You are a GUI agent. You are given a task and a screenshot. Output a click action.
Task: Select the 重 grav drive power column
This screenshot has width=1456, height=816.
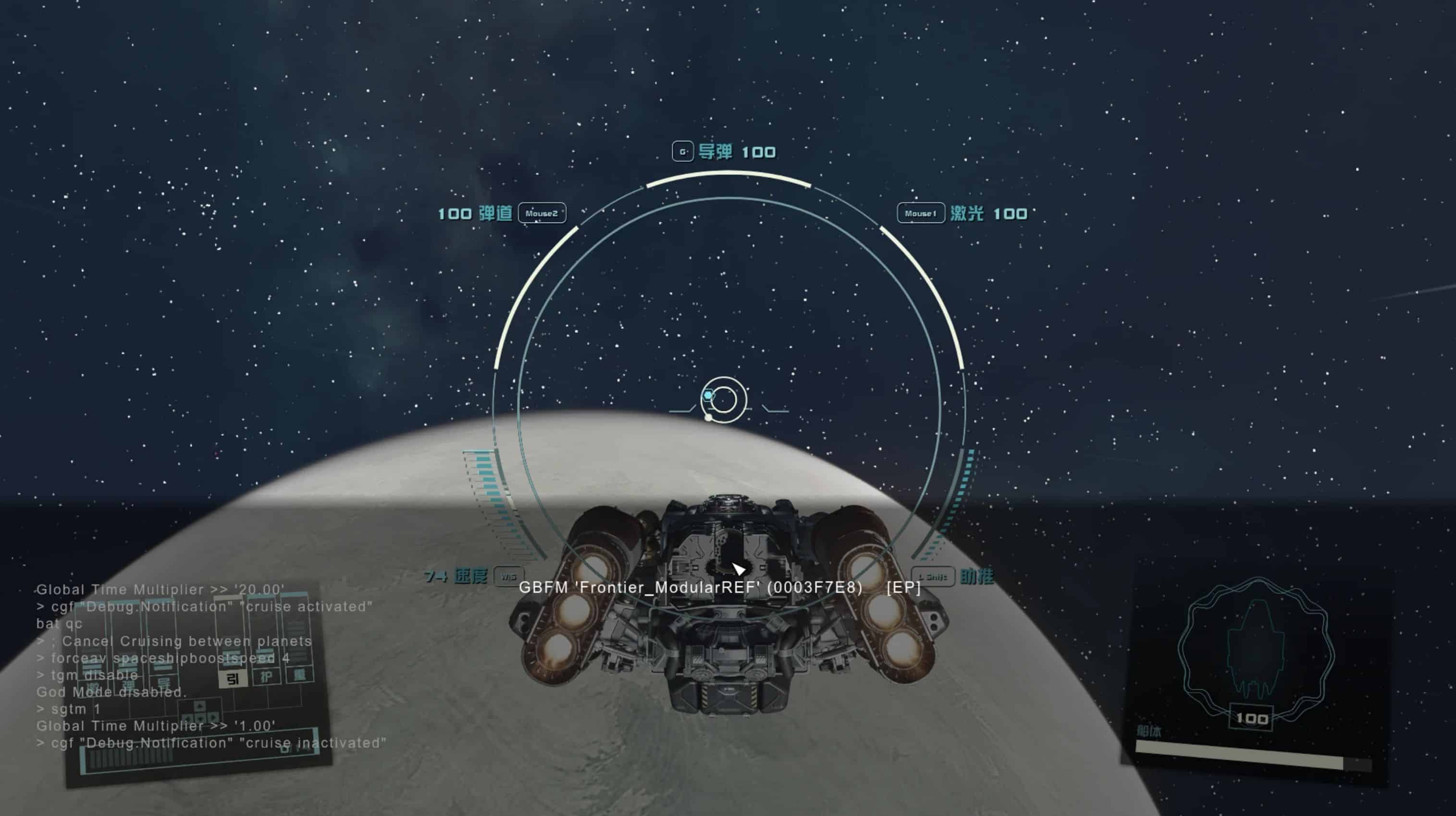(x=298, y=674)
